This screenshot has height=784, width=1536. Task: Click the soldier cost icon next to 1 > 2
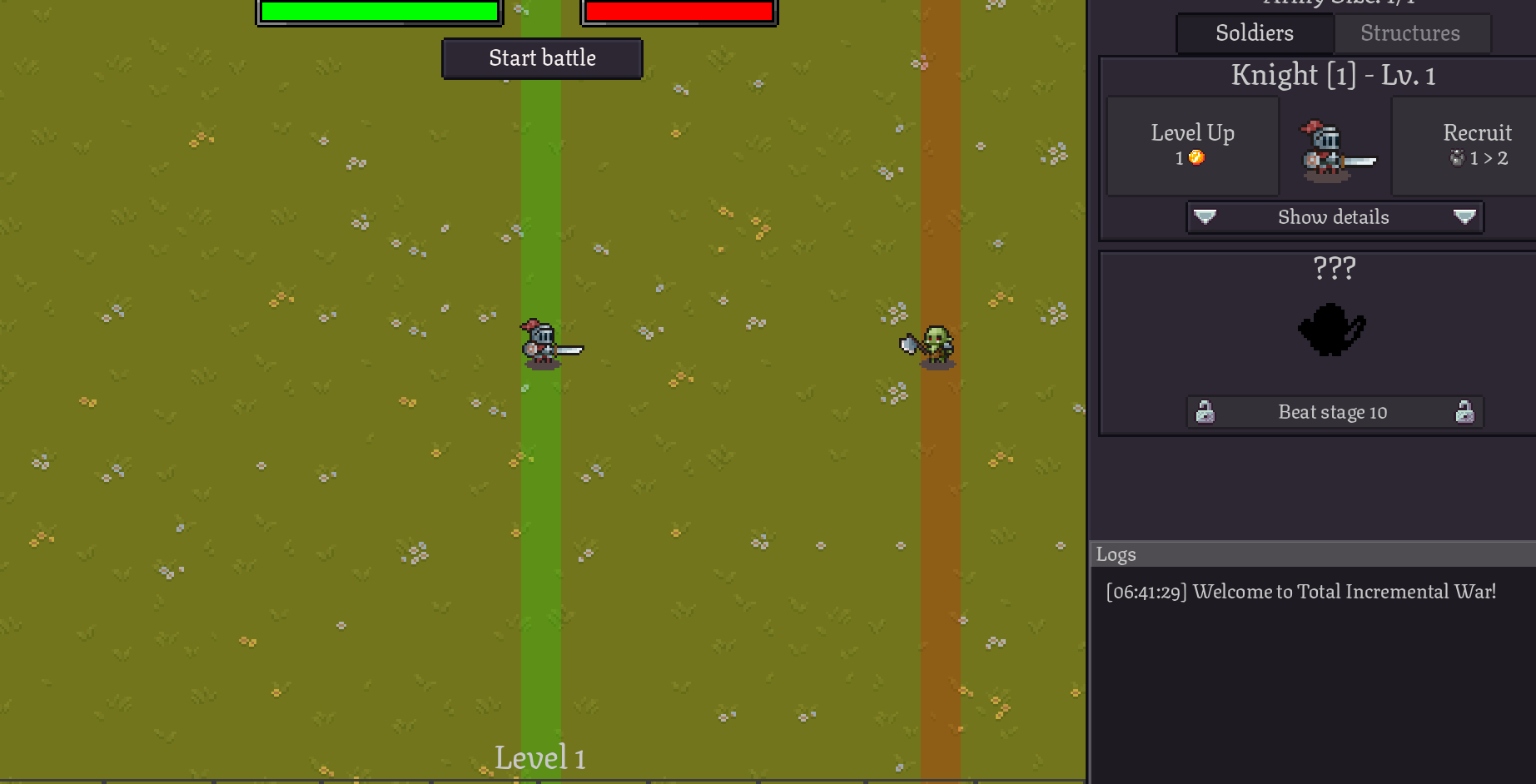[1457, 158]
